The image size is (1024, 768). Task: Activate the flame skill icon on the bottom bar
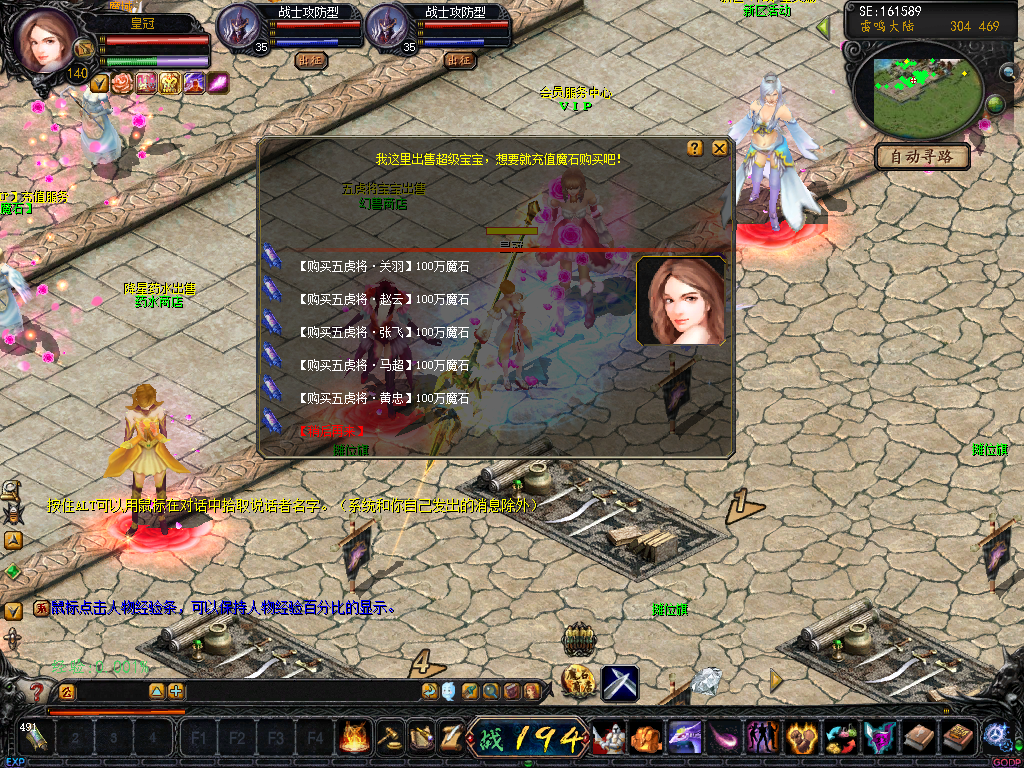[352, 738]
